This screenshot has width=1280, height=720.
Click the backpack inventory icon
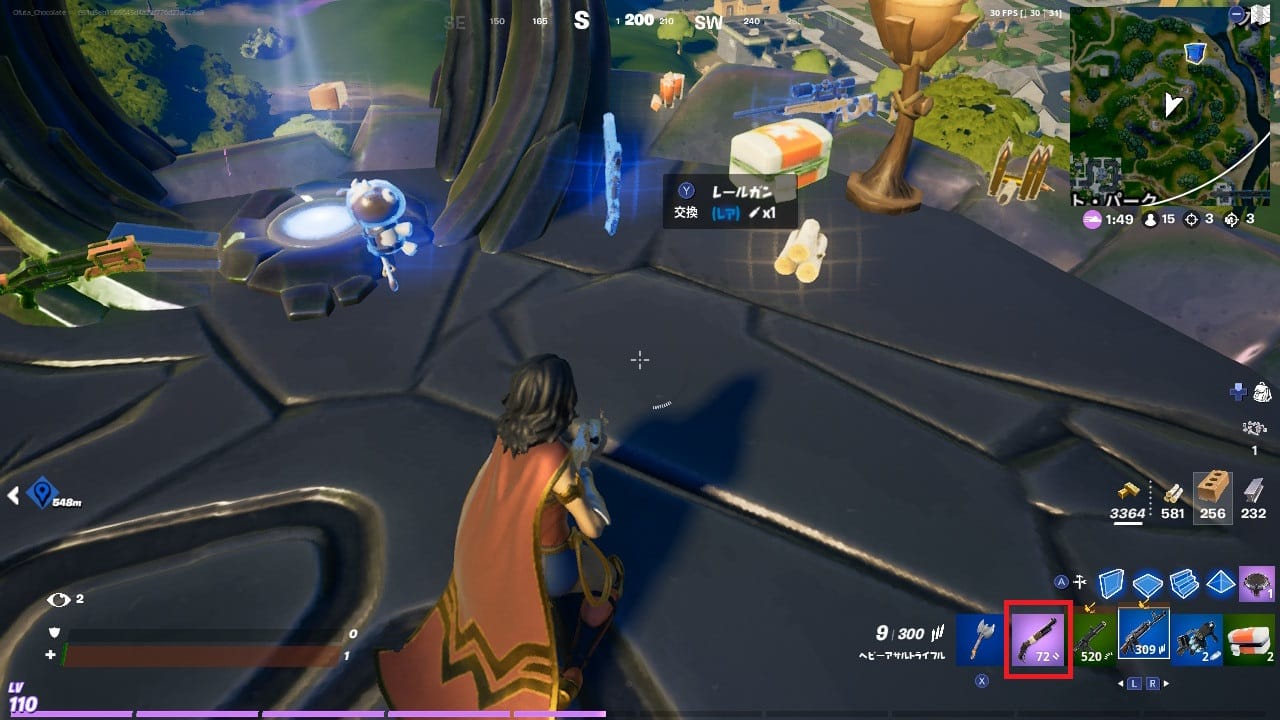click(x=1260, y=392)
